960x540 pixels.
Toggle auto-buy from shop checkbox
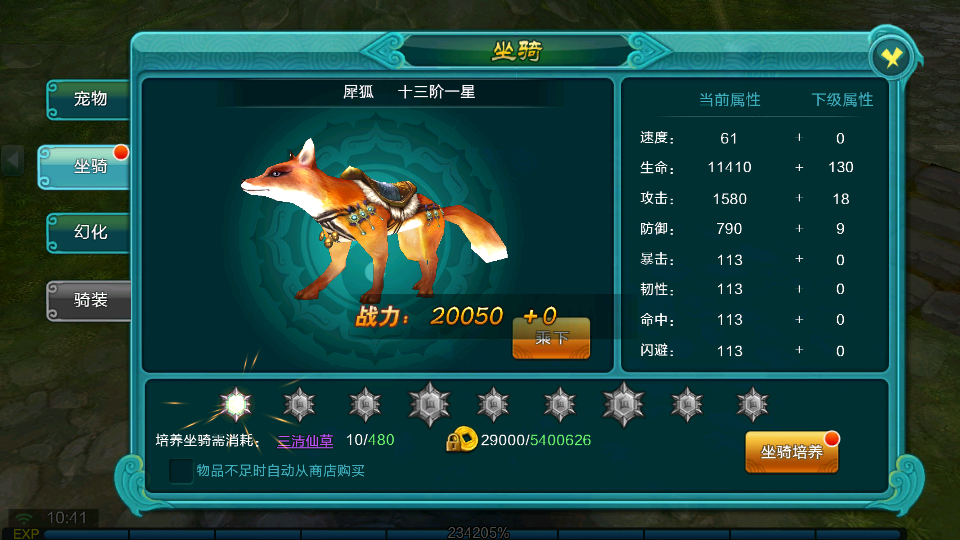click(x=181, y=471)
